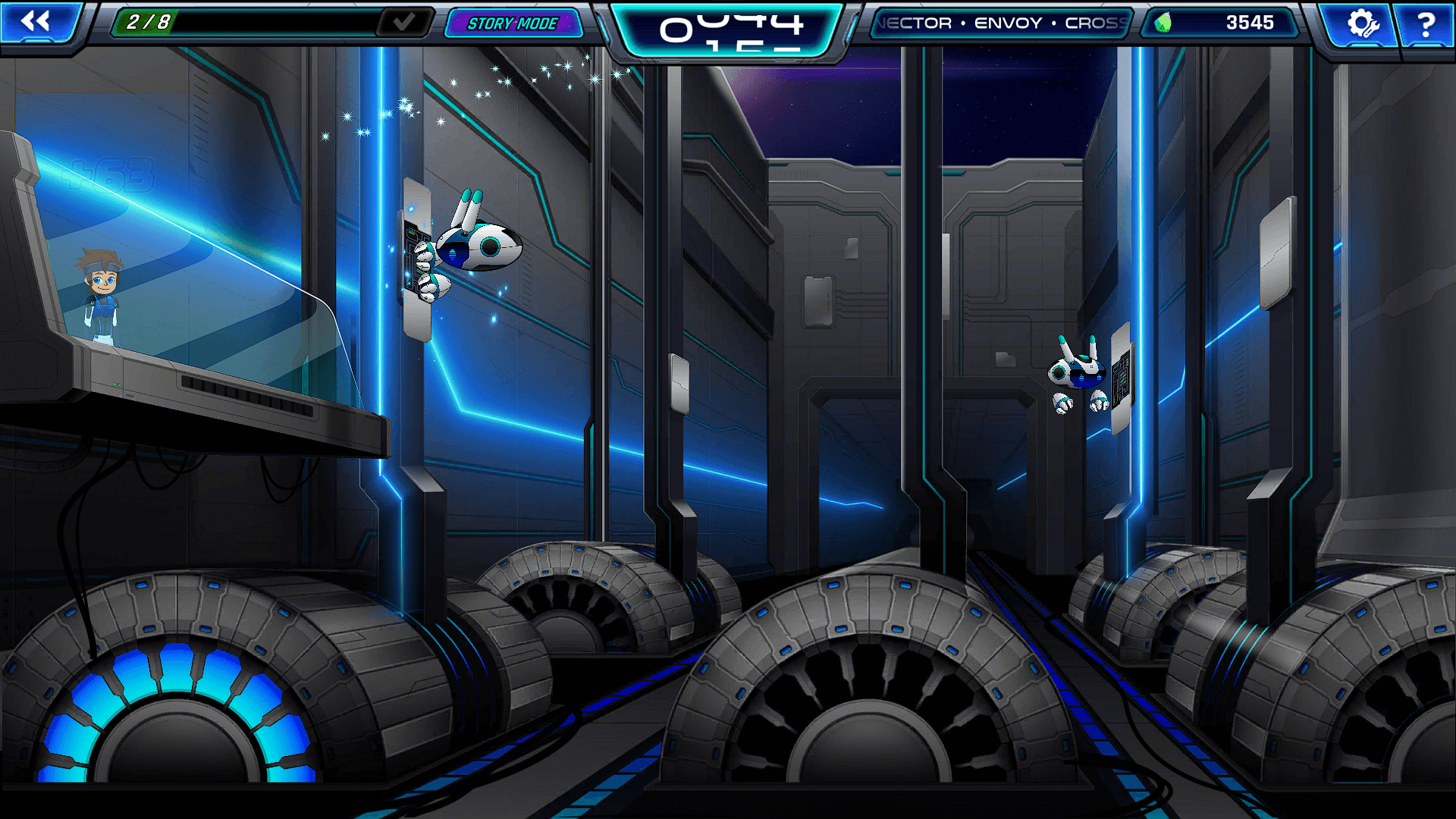Screen dimensions: 1456x819
Task: Click the double-arrow back button
Action: (x=36, y=21)
